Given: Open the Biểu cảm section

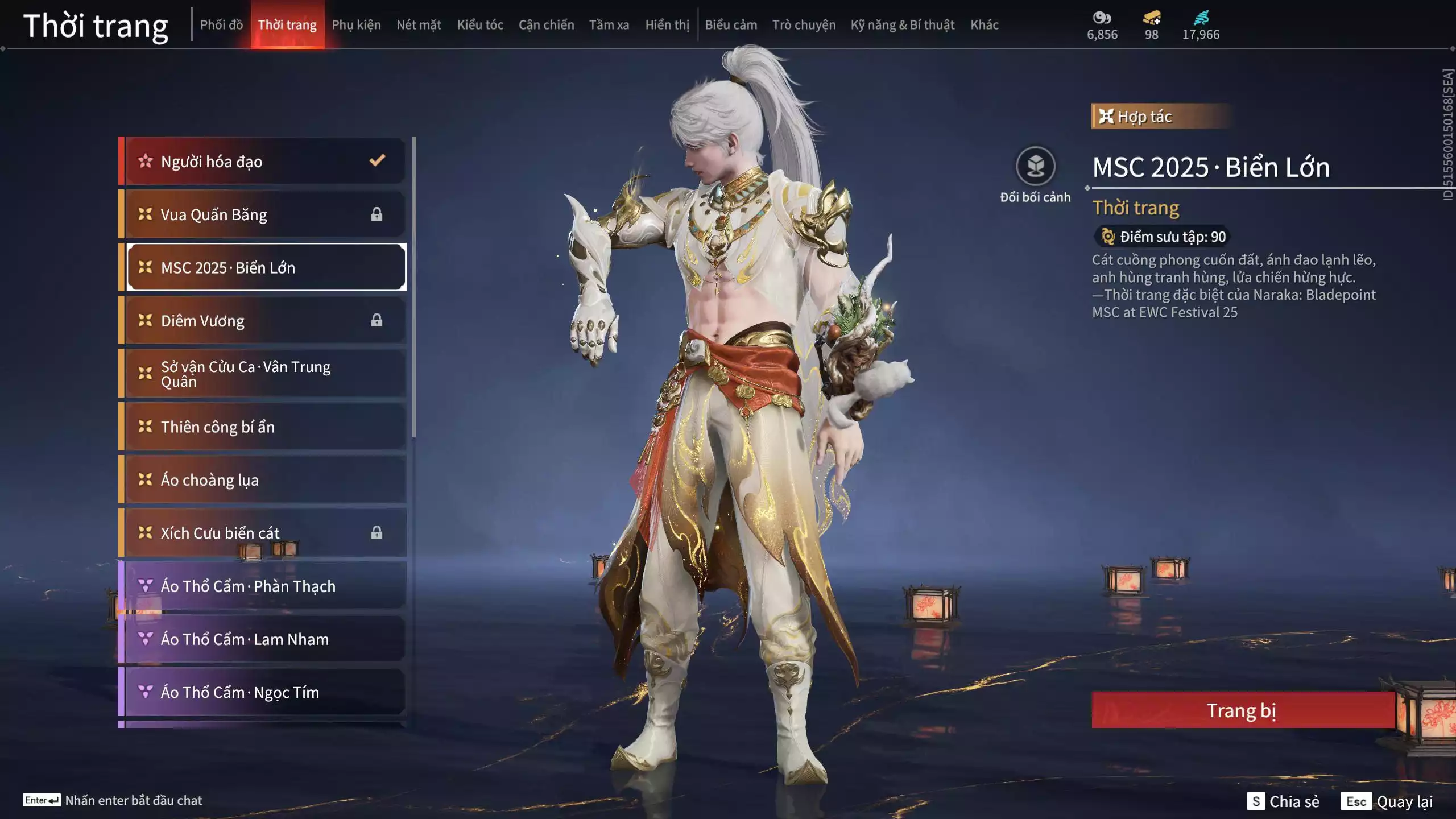Looking at the screenshot, I should click(731, 24).
